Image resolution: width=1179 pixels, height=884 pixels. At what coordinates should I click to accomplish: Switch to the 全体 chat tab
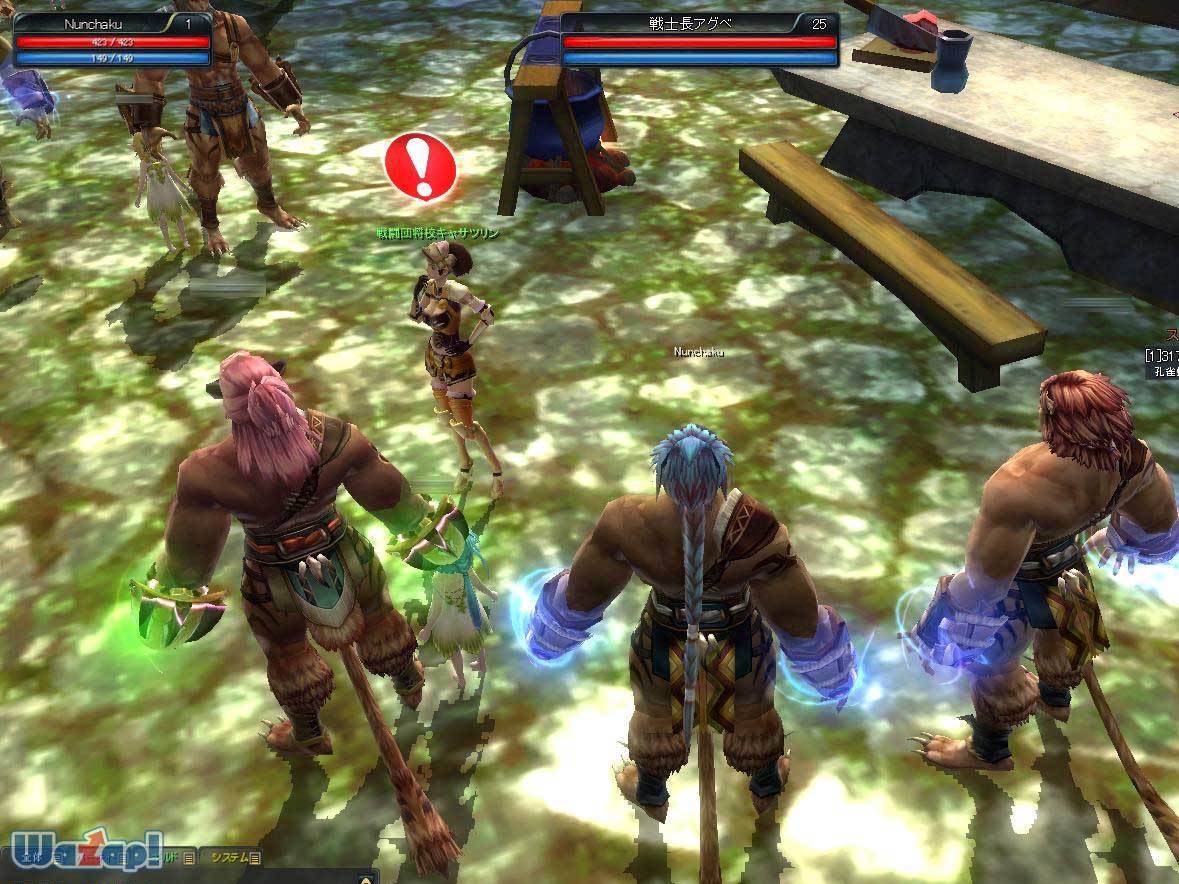pos(30,857)
